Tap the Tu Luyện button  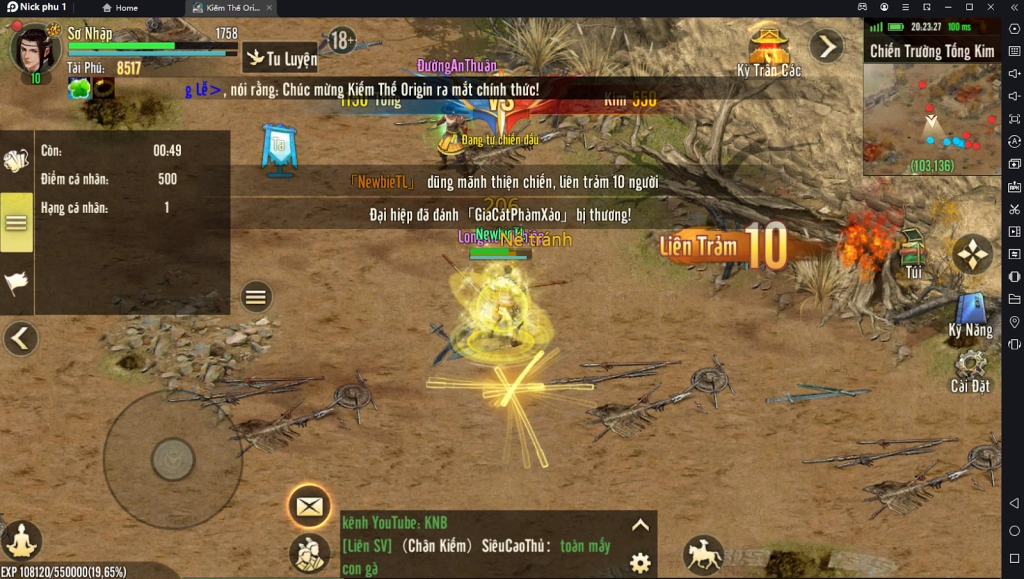pyautogui.click(x=281, y=58)
